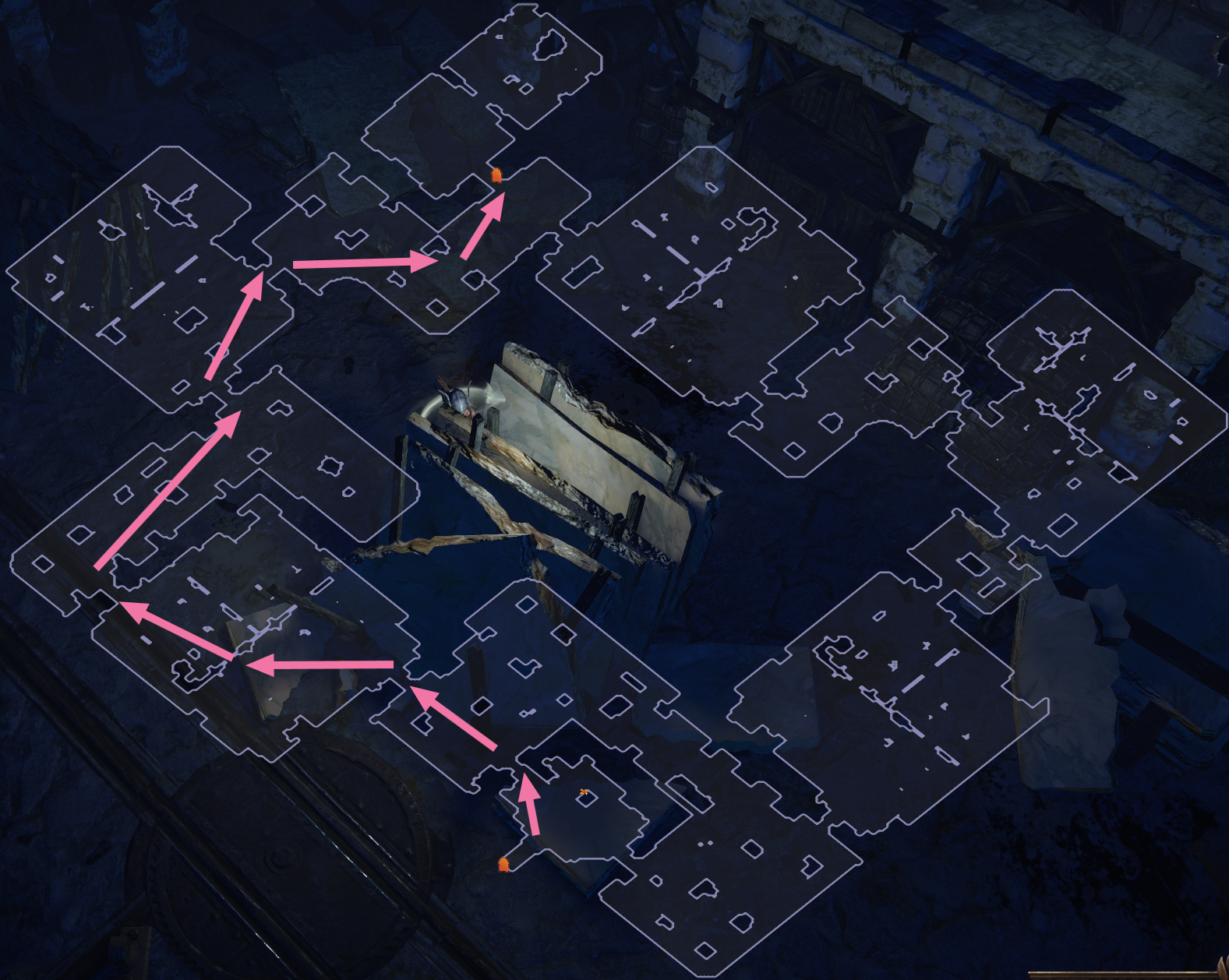Screen dimensions: 1229x980
Task: Select the orange doorway marker near the bottom arrow
Action: 505,863
